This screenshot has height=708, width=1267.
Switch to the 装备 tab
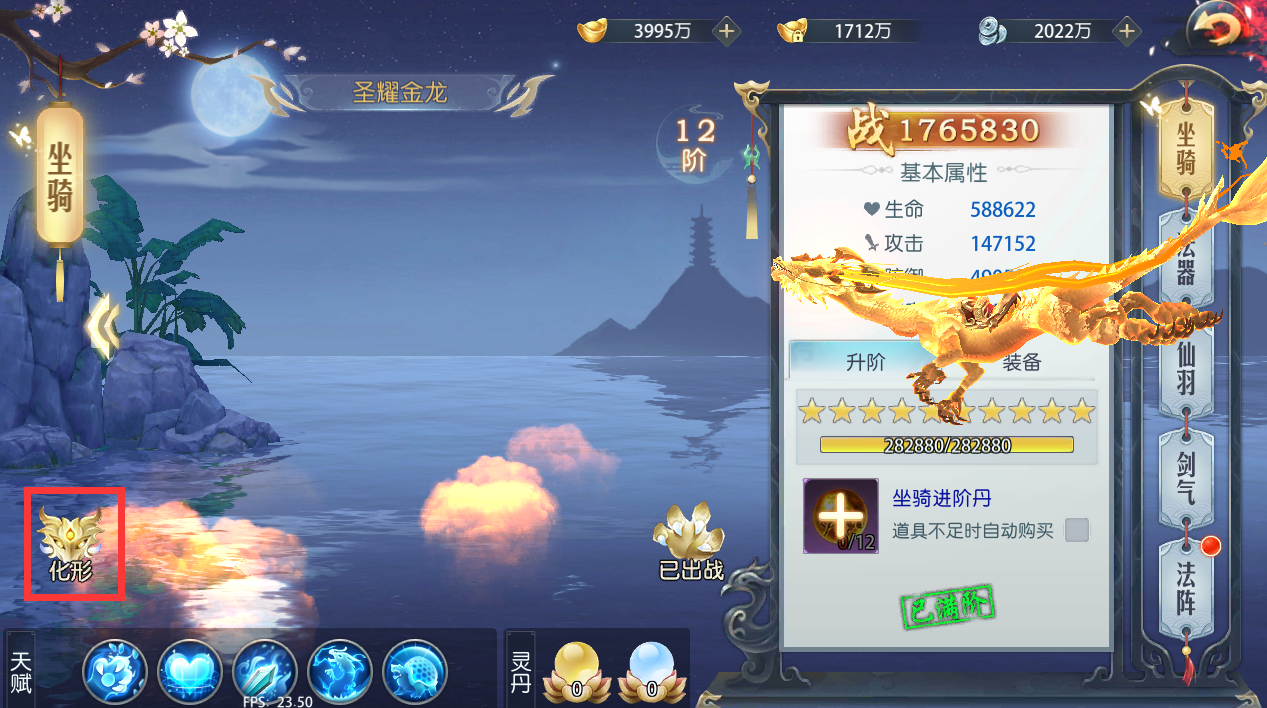point(1021,362)
